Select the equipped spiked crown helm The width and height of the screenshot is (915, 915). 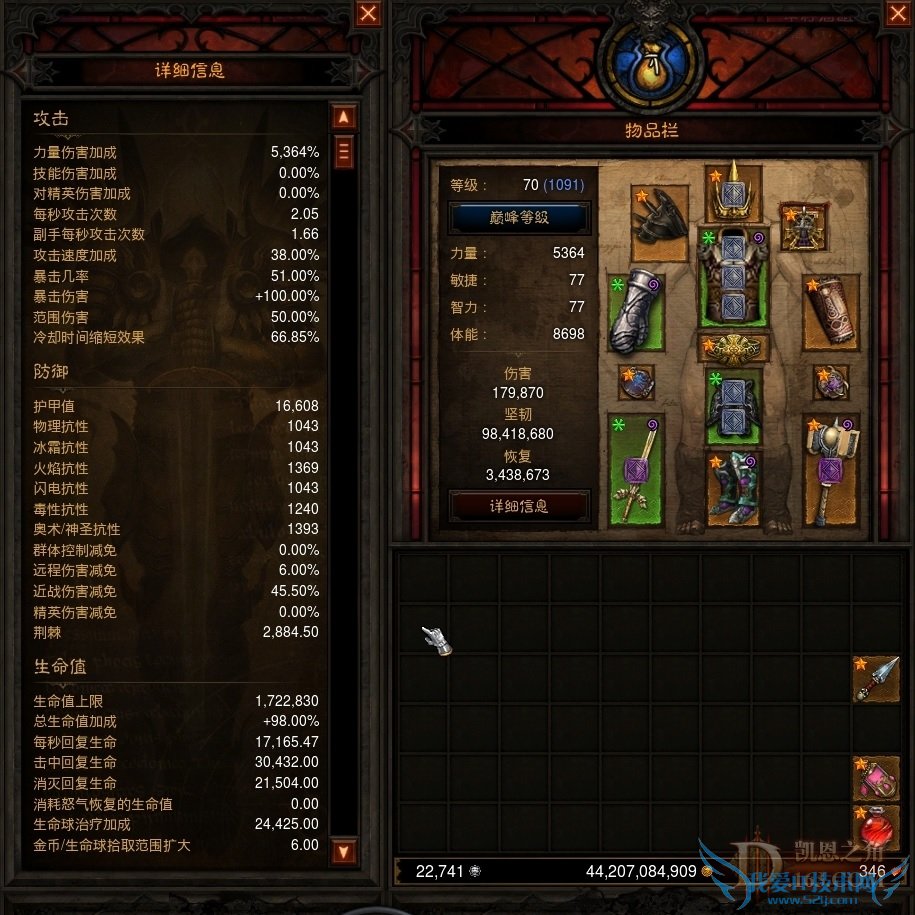(733, 193)
